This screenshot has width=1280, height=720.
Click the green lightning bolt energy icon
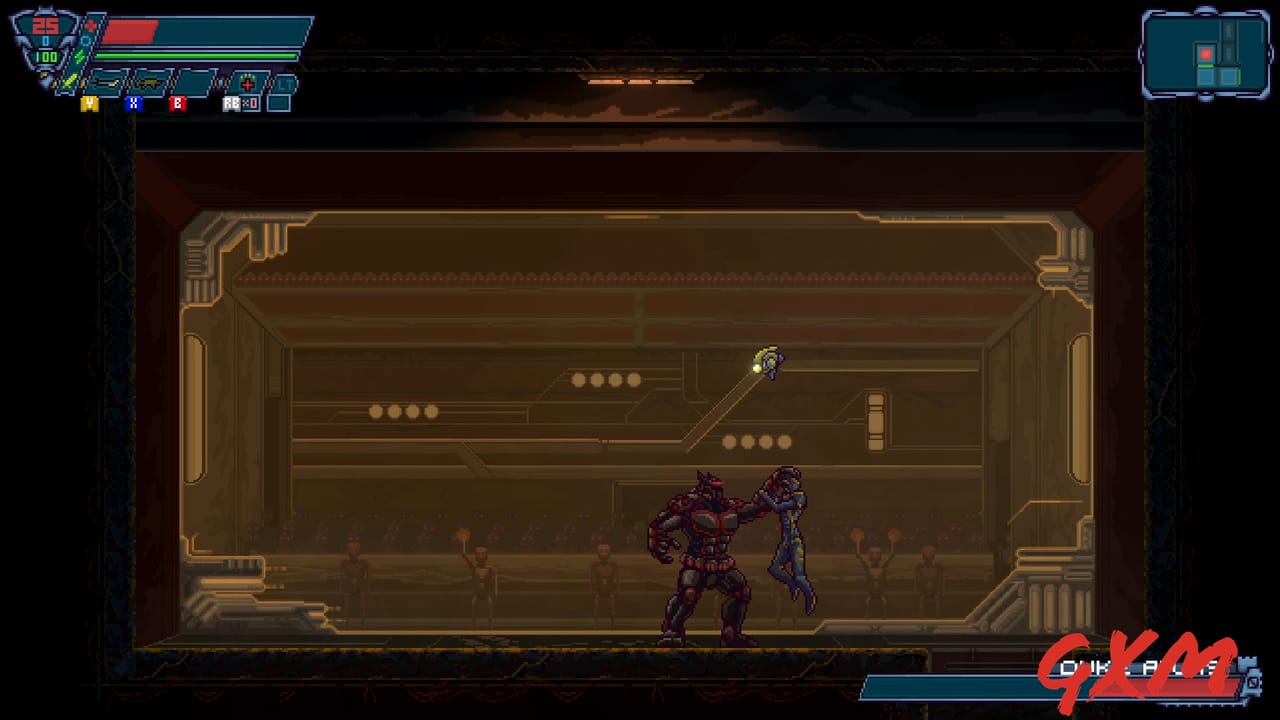tap(79, 56)
